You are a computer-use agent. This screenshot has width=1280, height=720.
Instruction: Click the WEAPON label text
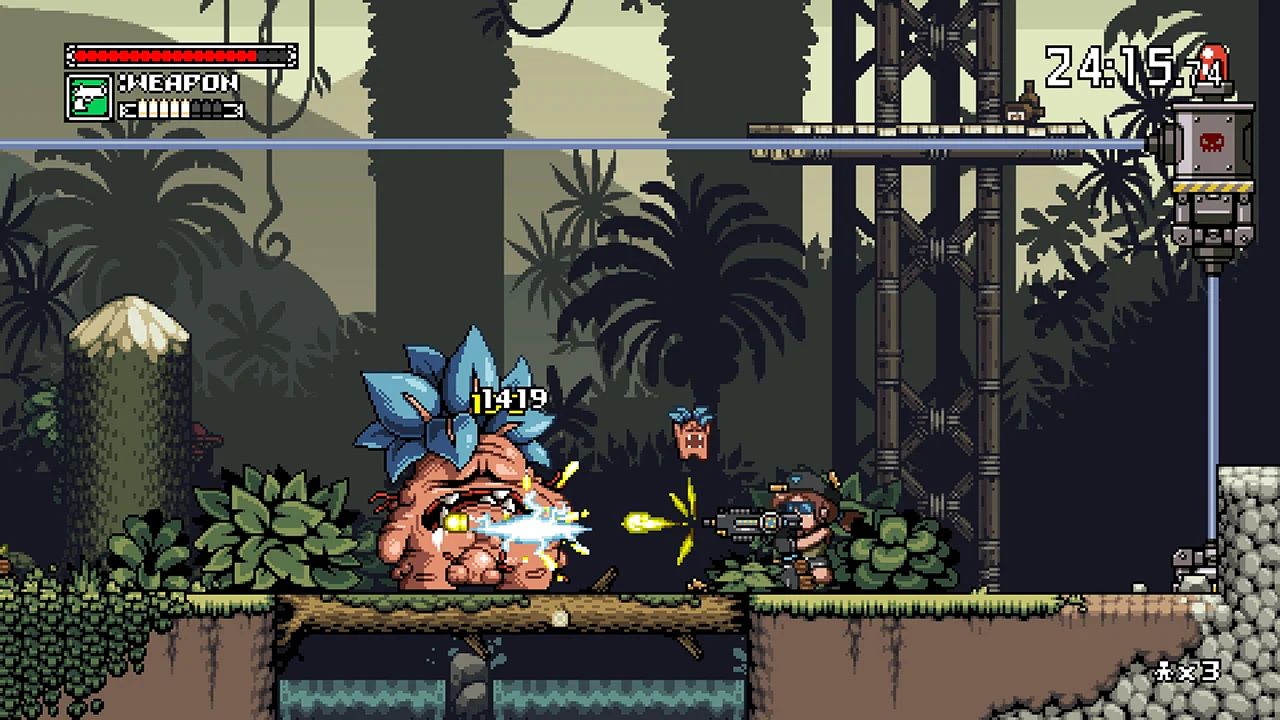point(178,84)
